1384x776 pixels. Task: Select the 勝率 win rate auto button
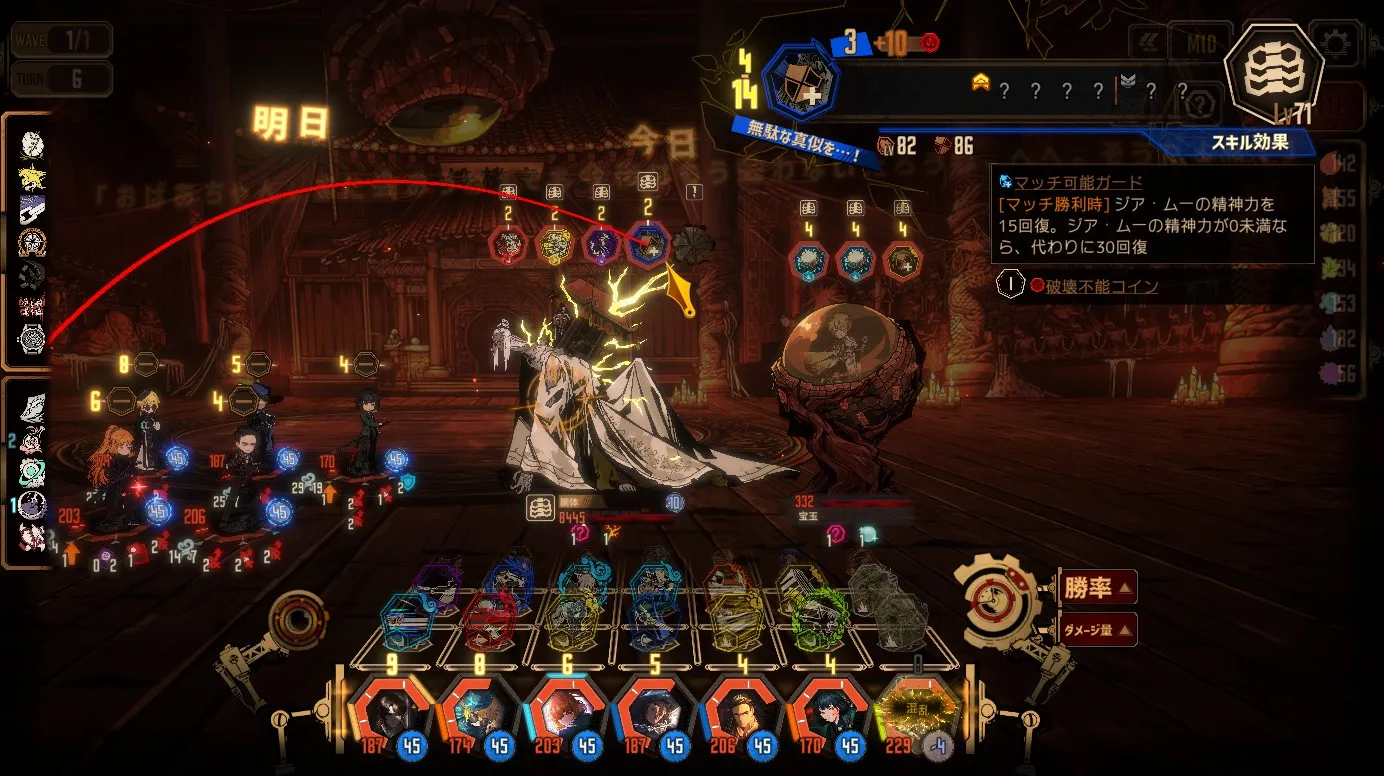[x=1096, y=587]
